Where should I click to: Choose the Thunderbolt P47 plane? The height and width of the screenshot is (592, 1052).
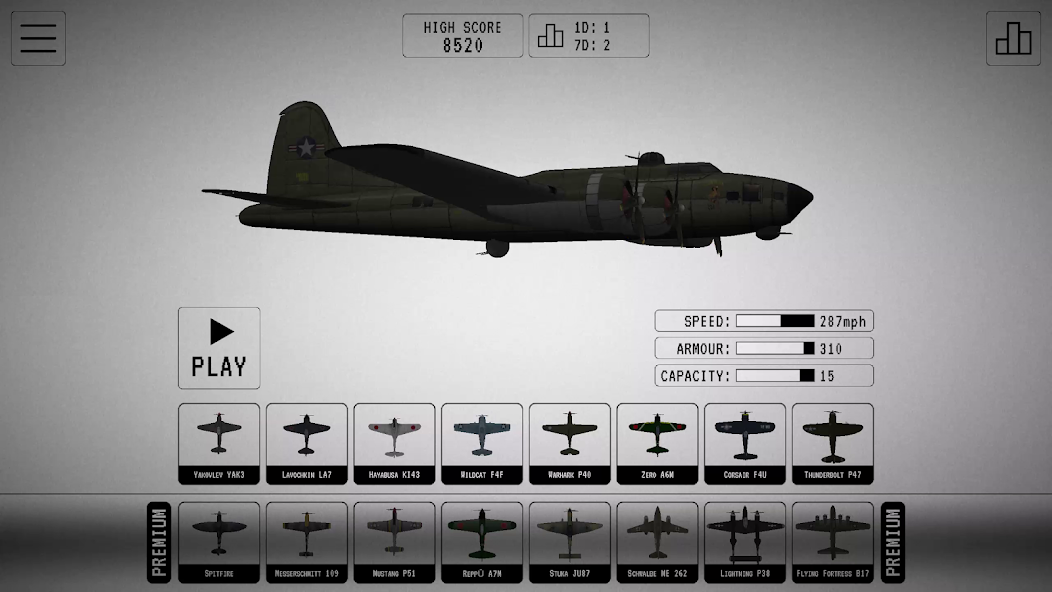832,443
